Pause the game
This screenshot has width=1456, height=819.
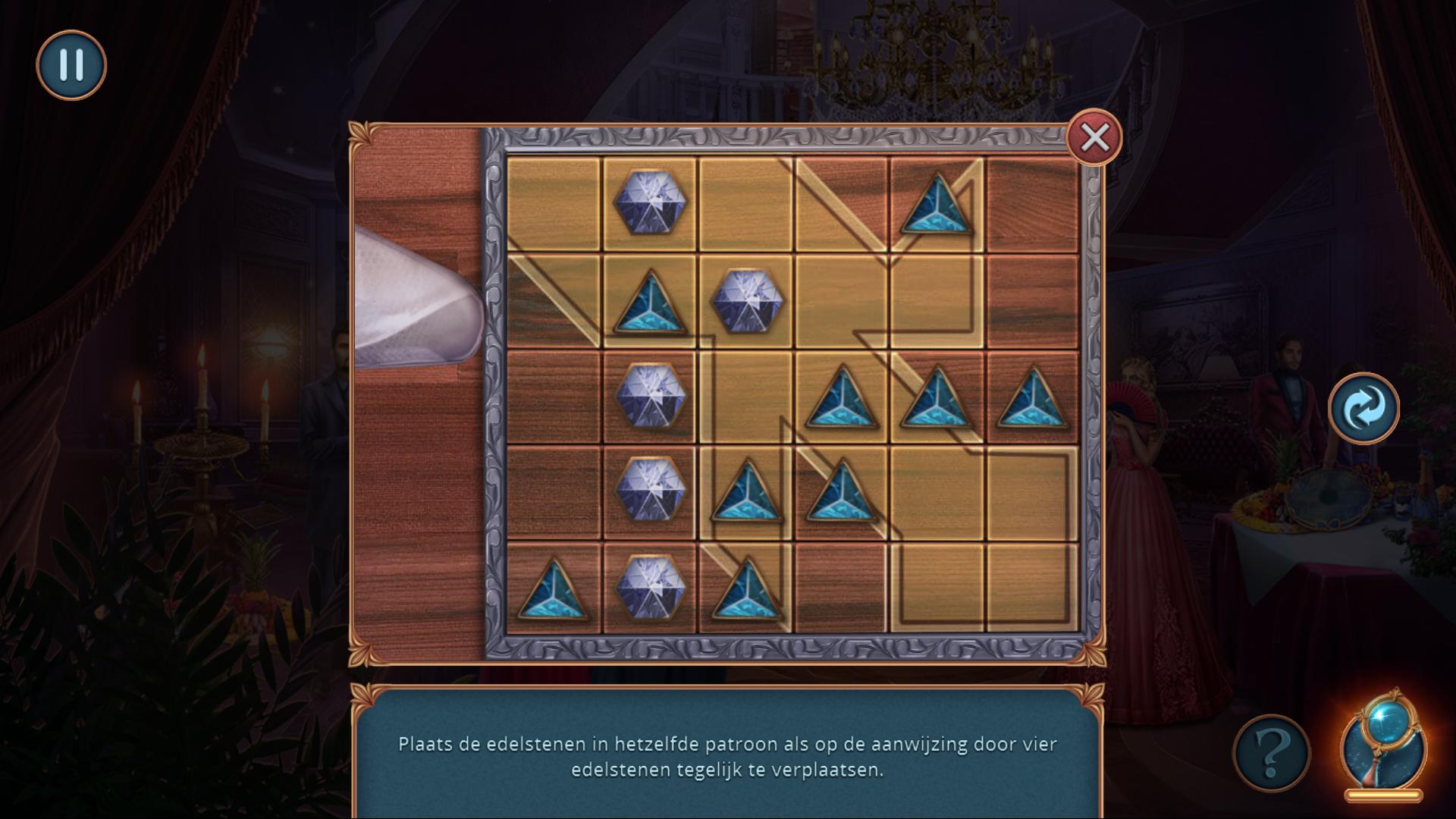[71, 65]
